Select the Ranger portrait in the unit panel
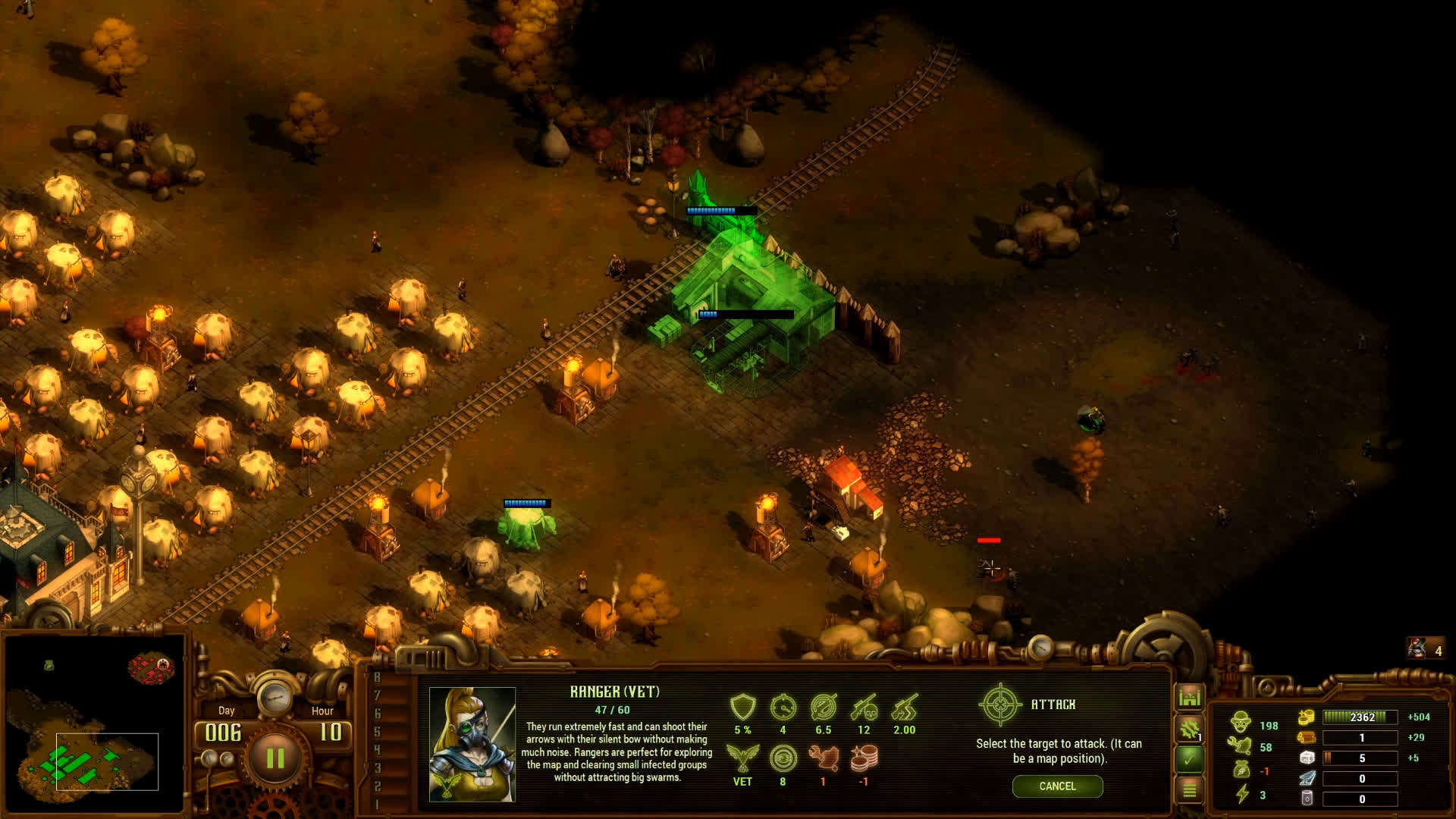Viewport: 1456px width, 819px height. tap(472, 744)
